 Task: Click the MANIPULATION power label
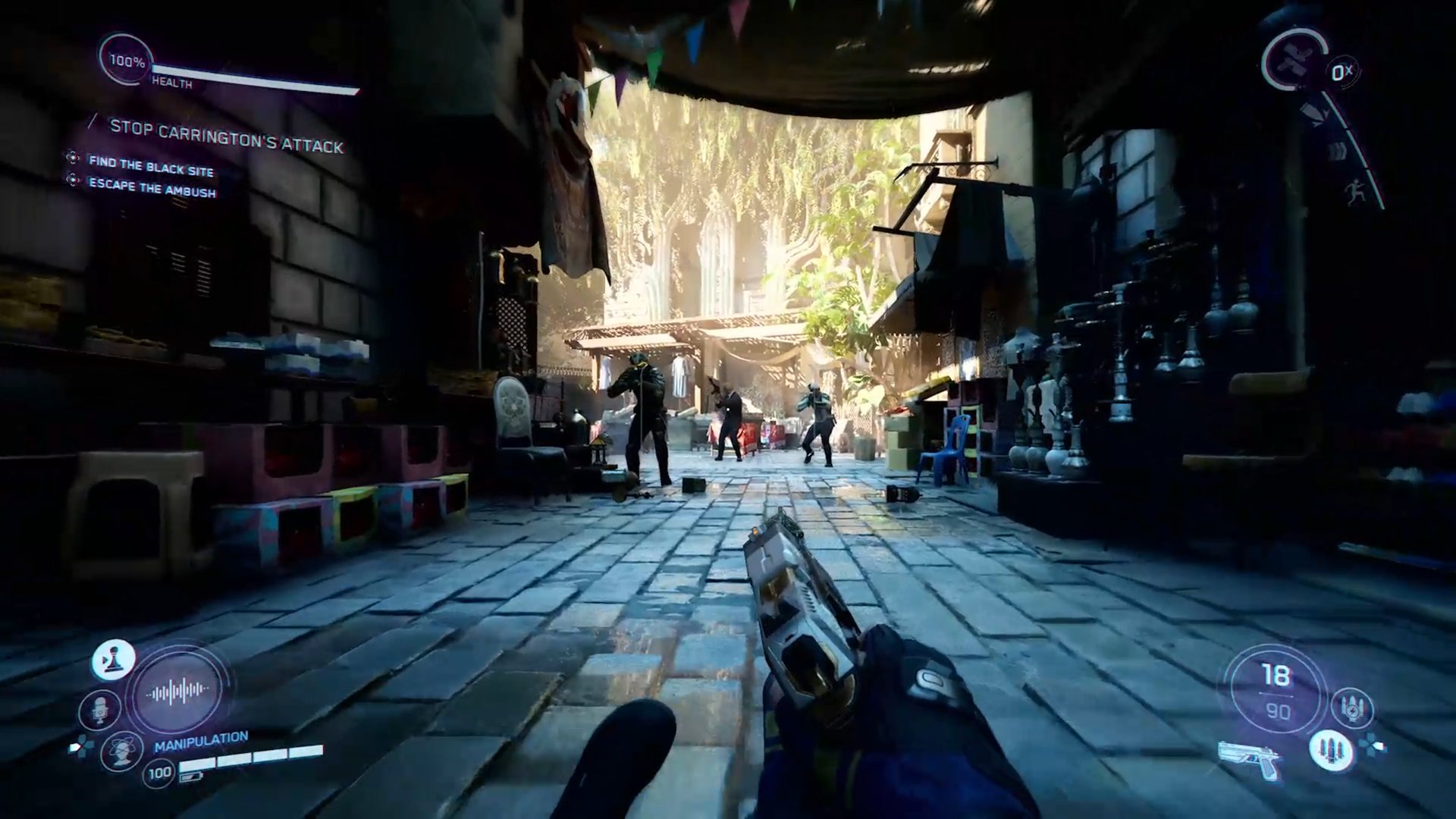pyautogui.click(x=201, y=741)
